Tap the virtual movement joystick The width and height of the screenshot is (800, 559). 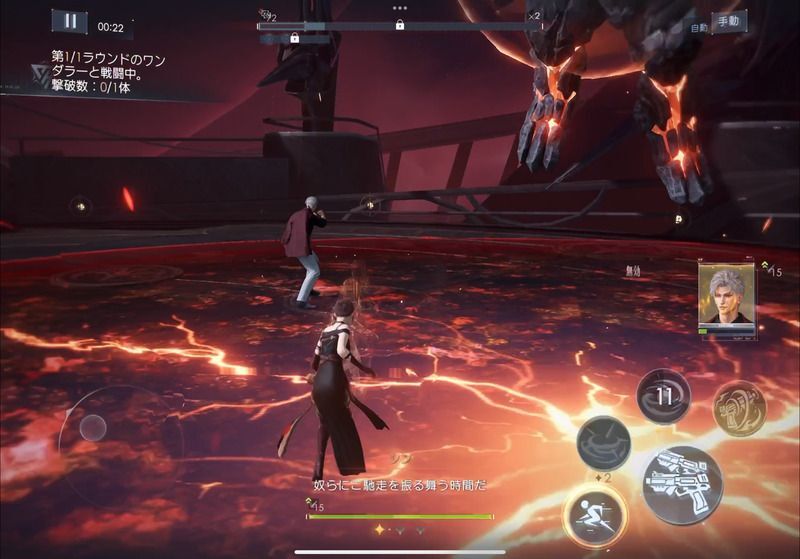coord(93,428)
